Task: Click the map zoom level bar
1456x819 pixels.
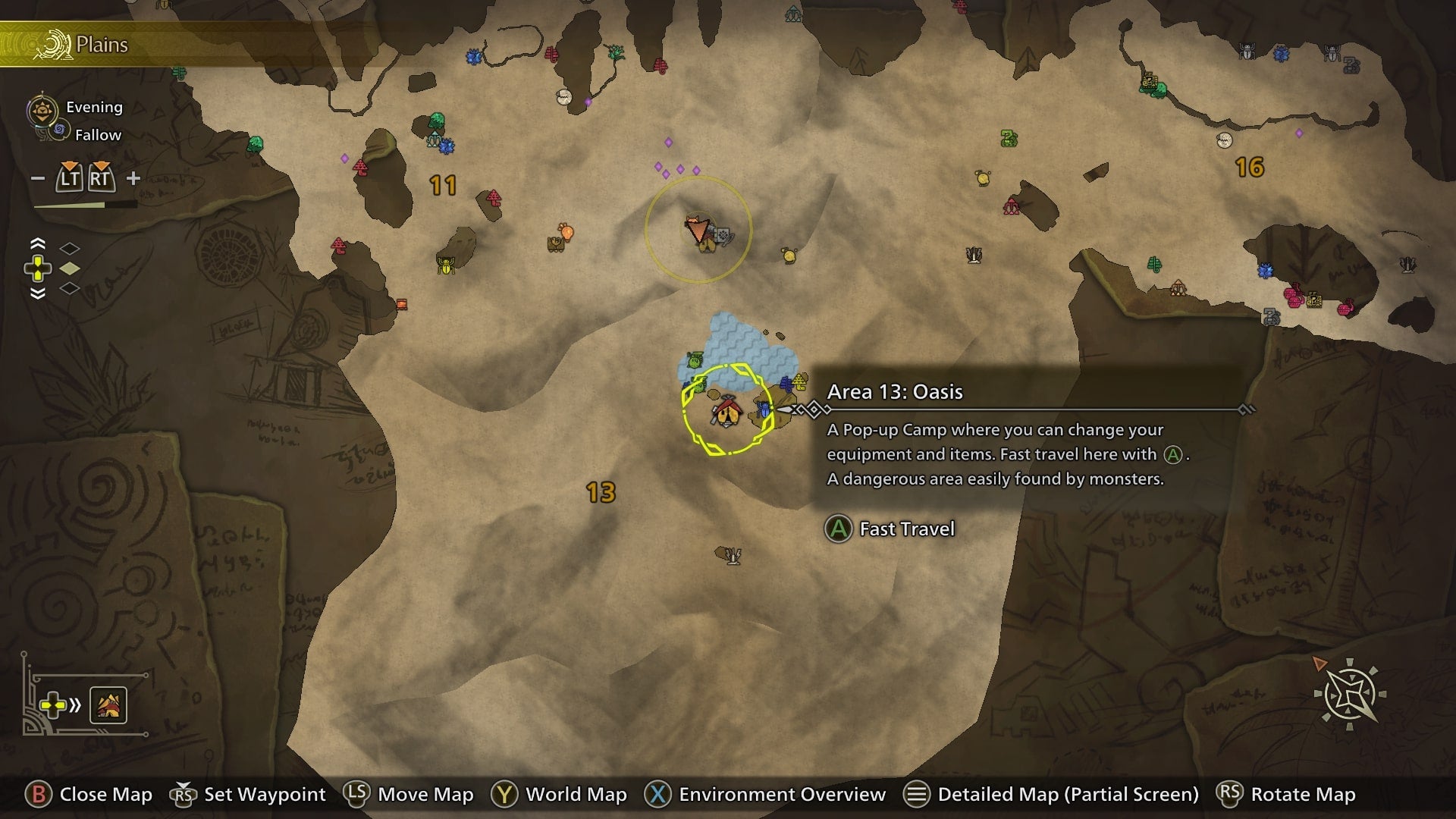Action: click(x=85, y=205)
